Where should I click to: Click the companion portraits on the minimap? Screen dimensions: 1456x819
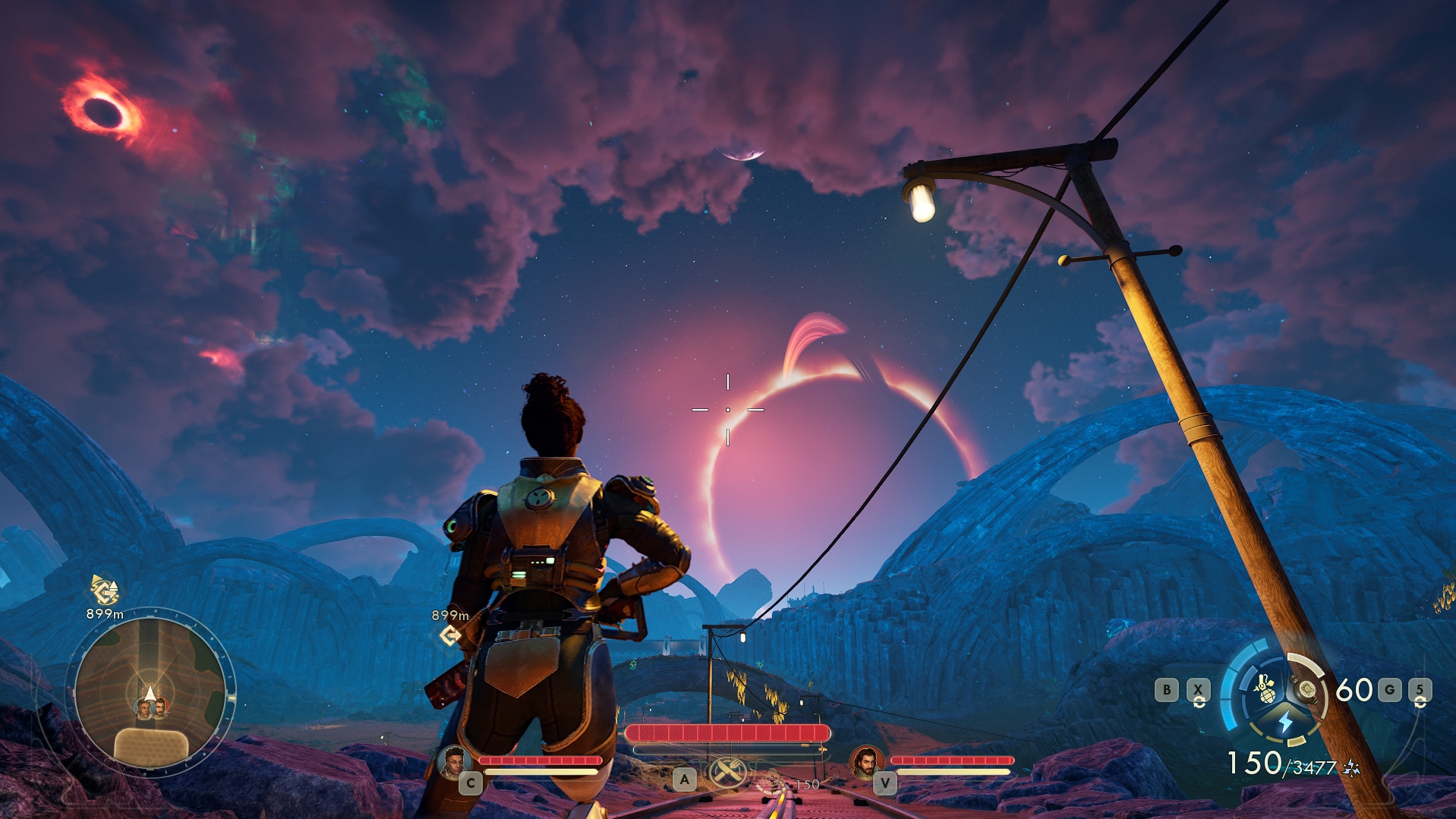[x=151, y=709]
